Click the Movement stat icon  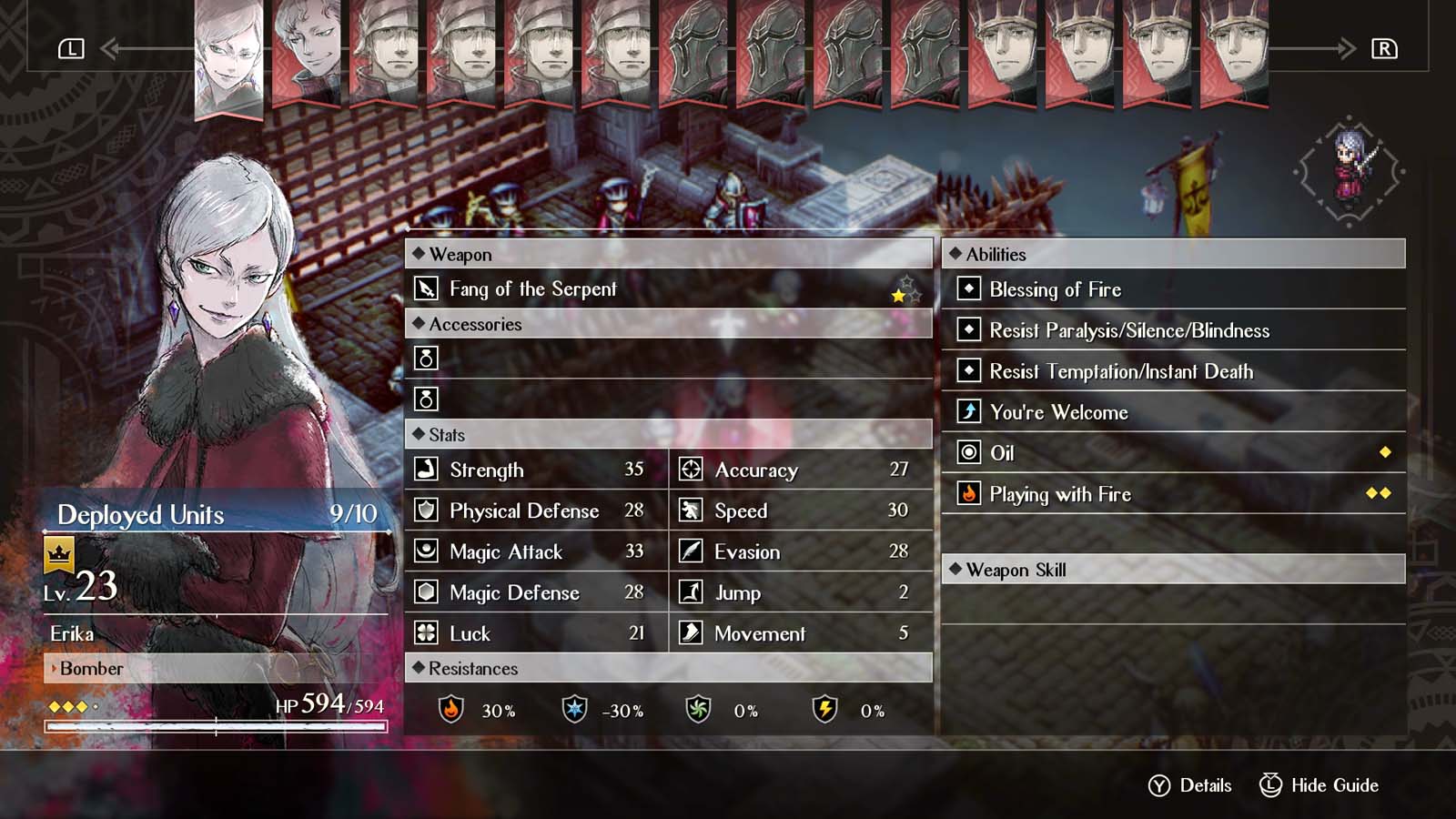point(690,633)
